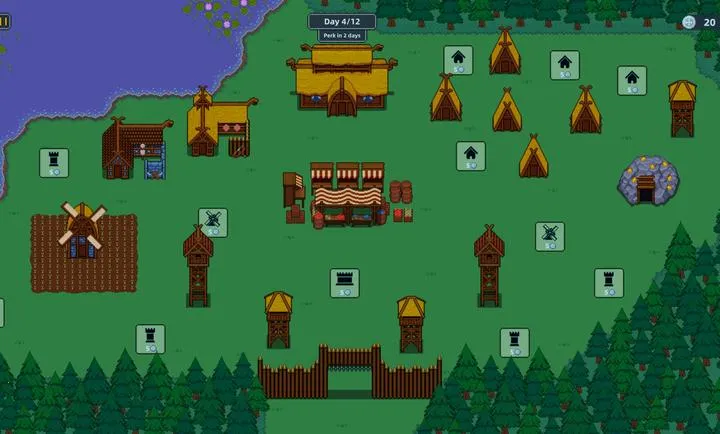Pause the game with the pause button
The image size is (720, 434).
4,21
